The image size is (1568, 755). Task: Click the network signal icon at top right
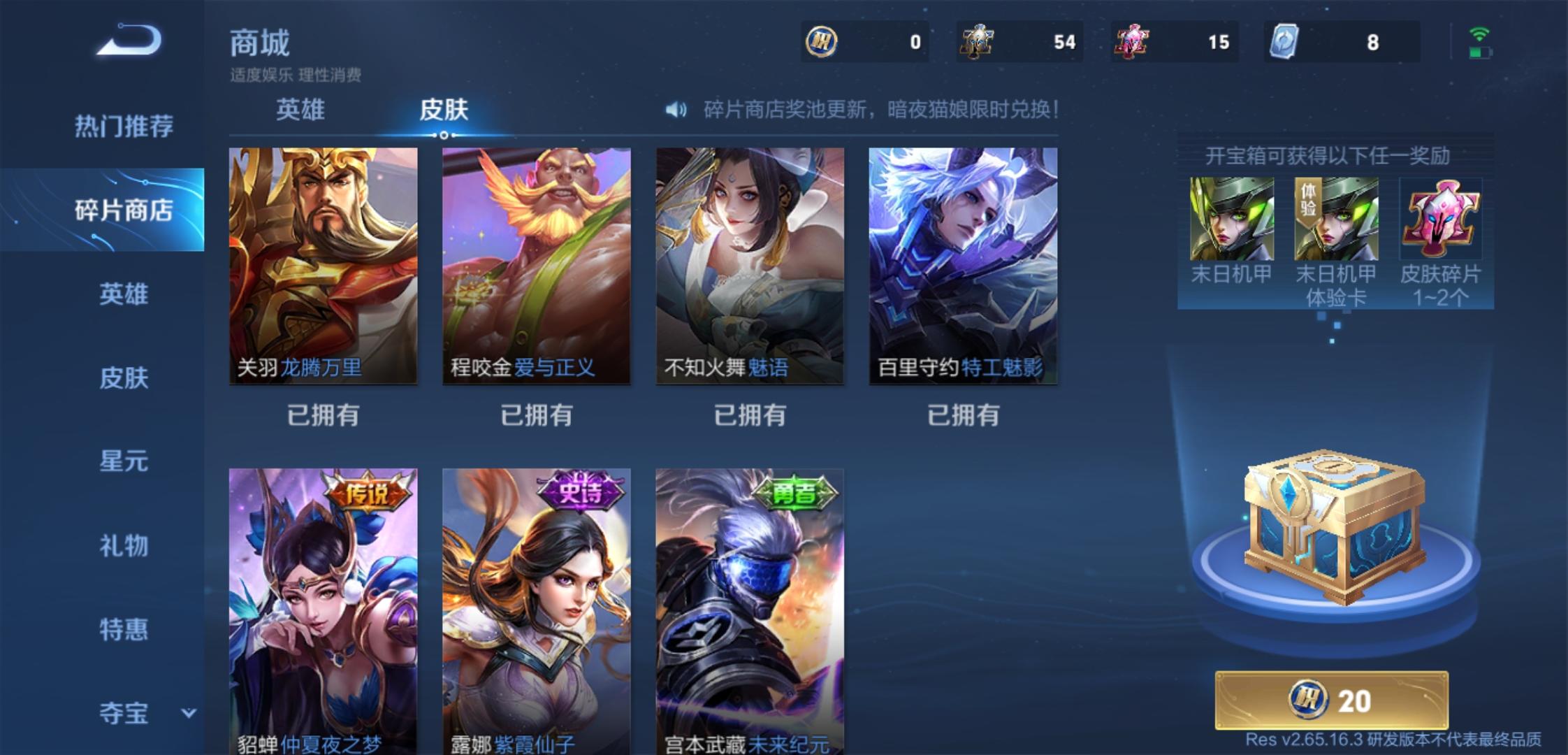pos(1478,33)
